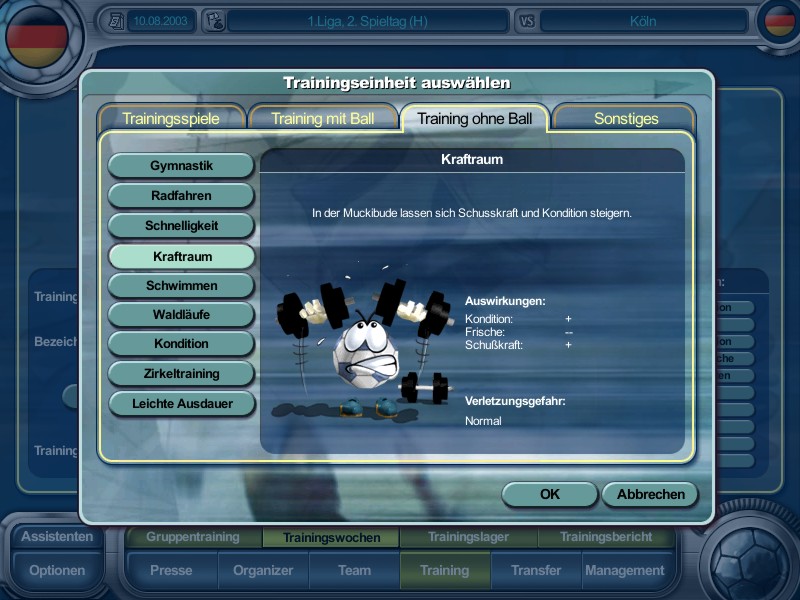Confirm the selection with OK
The width and height of the screenshot is (800, 600).
coord(549,494)
